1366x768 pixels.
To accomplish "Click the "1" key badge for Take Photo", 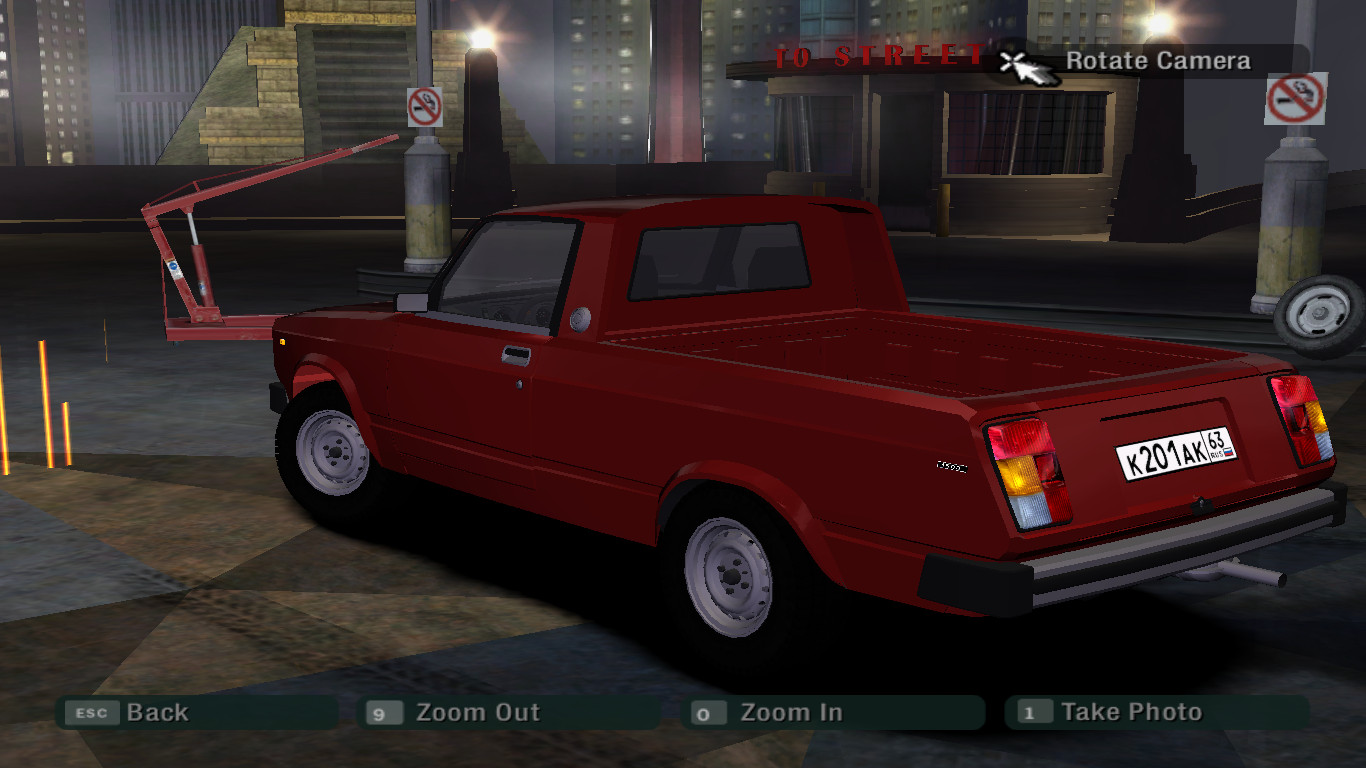I will (x=1031, y=712).
